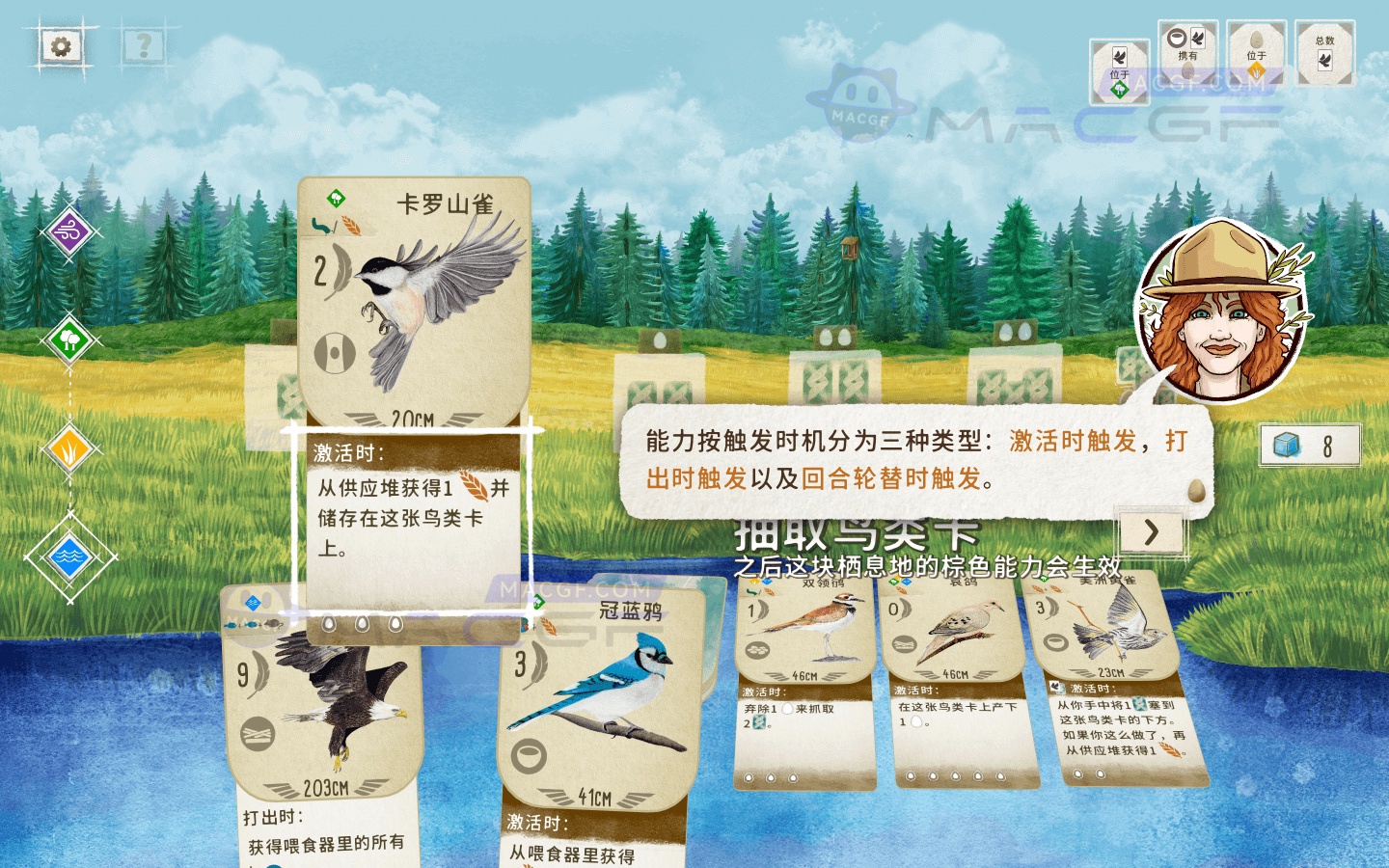The image size is (1389, 868).
Task: Advance the tutorial with the chevron arrow
Action: (x=1152, y=532)
